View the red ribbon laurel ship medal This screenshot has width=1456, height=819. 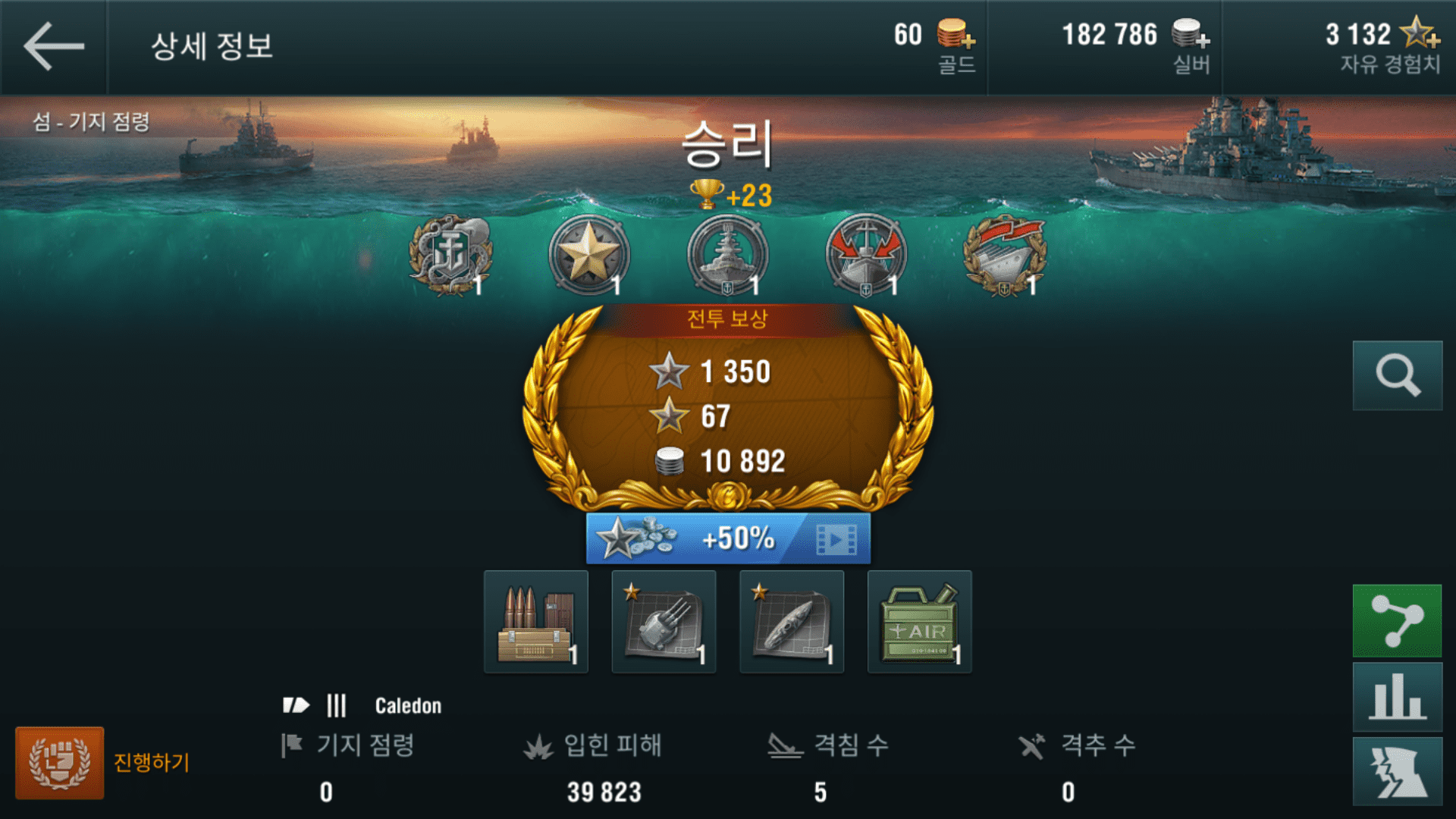pos(1005,255)
